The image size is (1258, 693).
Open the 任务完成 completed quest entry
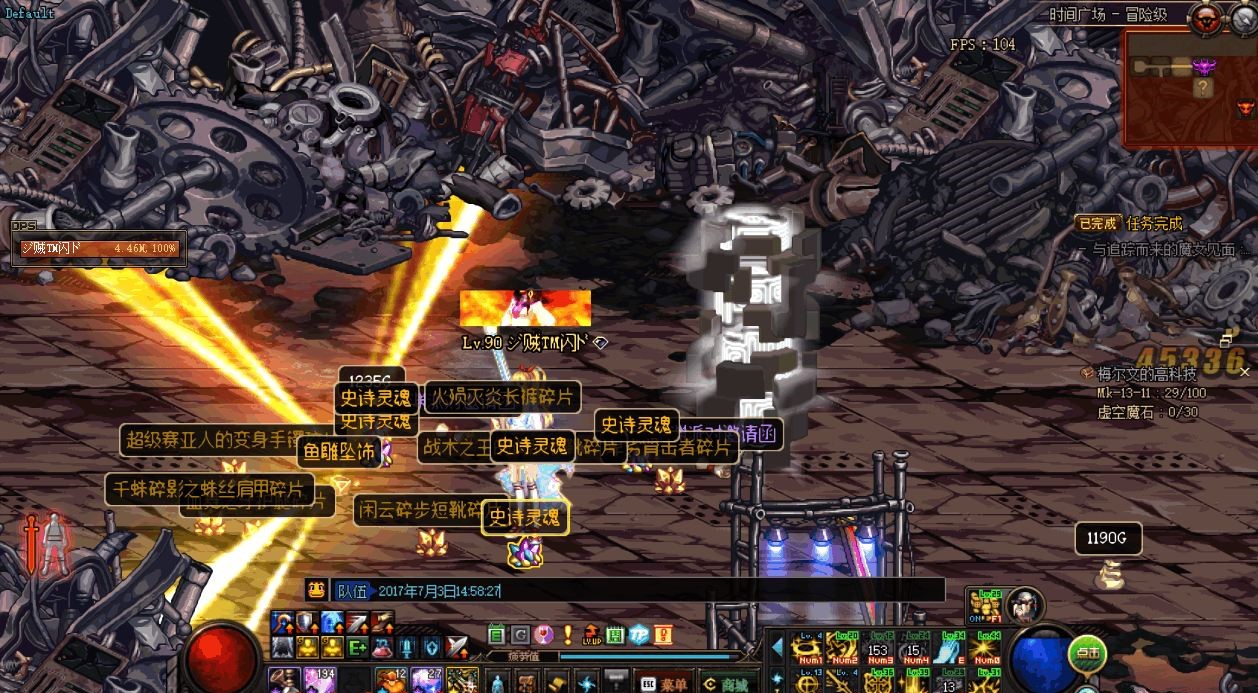click(x=1154, y=223)
